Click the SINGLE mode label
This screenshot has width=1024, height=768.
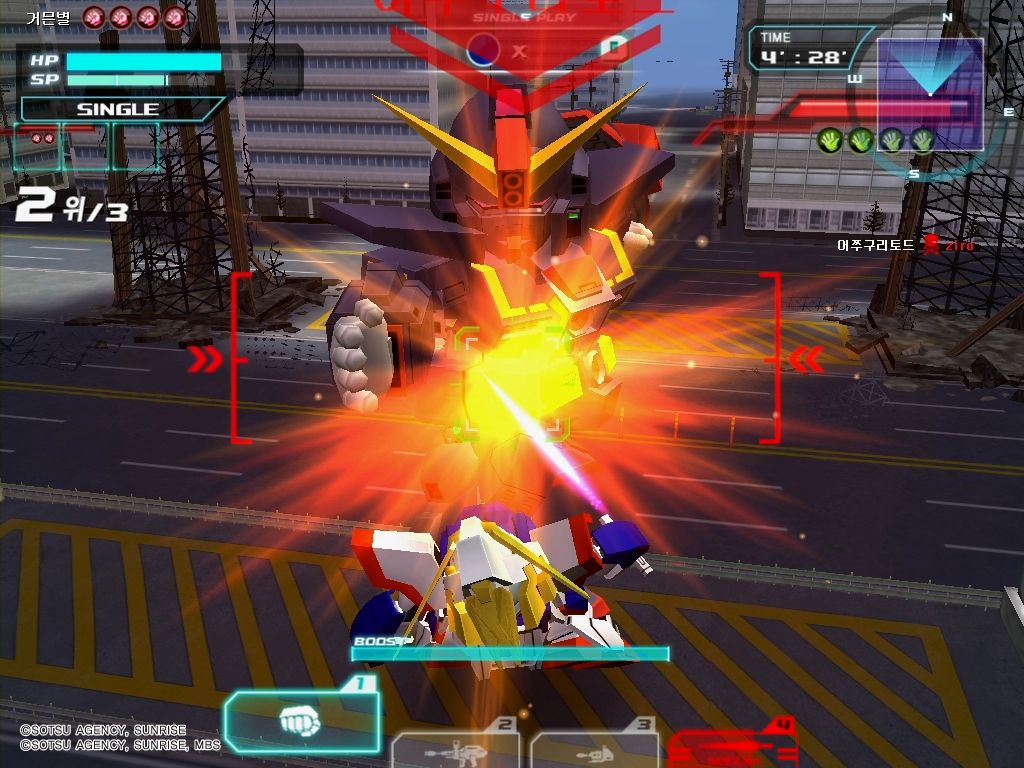coord(118,109)
